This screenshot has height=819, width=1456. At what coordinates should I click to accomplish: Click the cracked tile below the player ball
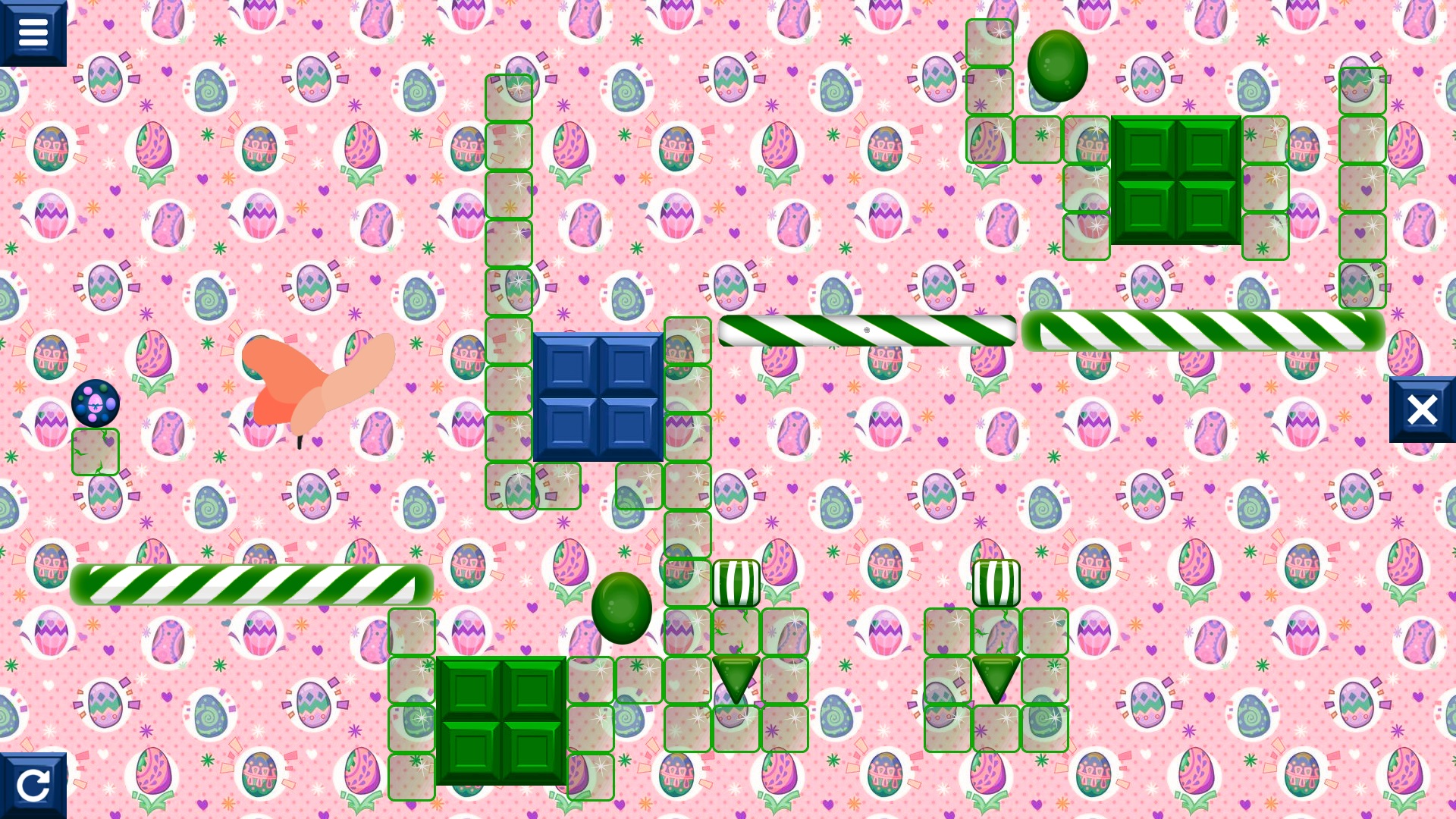(x=96, y=450)
